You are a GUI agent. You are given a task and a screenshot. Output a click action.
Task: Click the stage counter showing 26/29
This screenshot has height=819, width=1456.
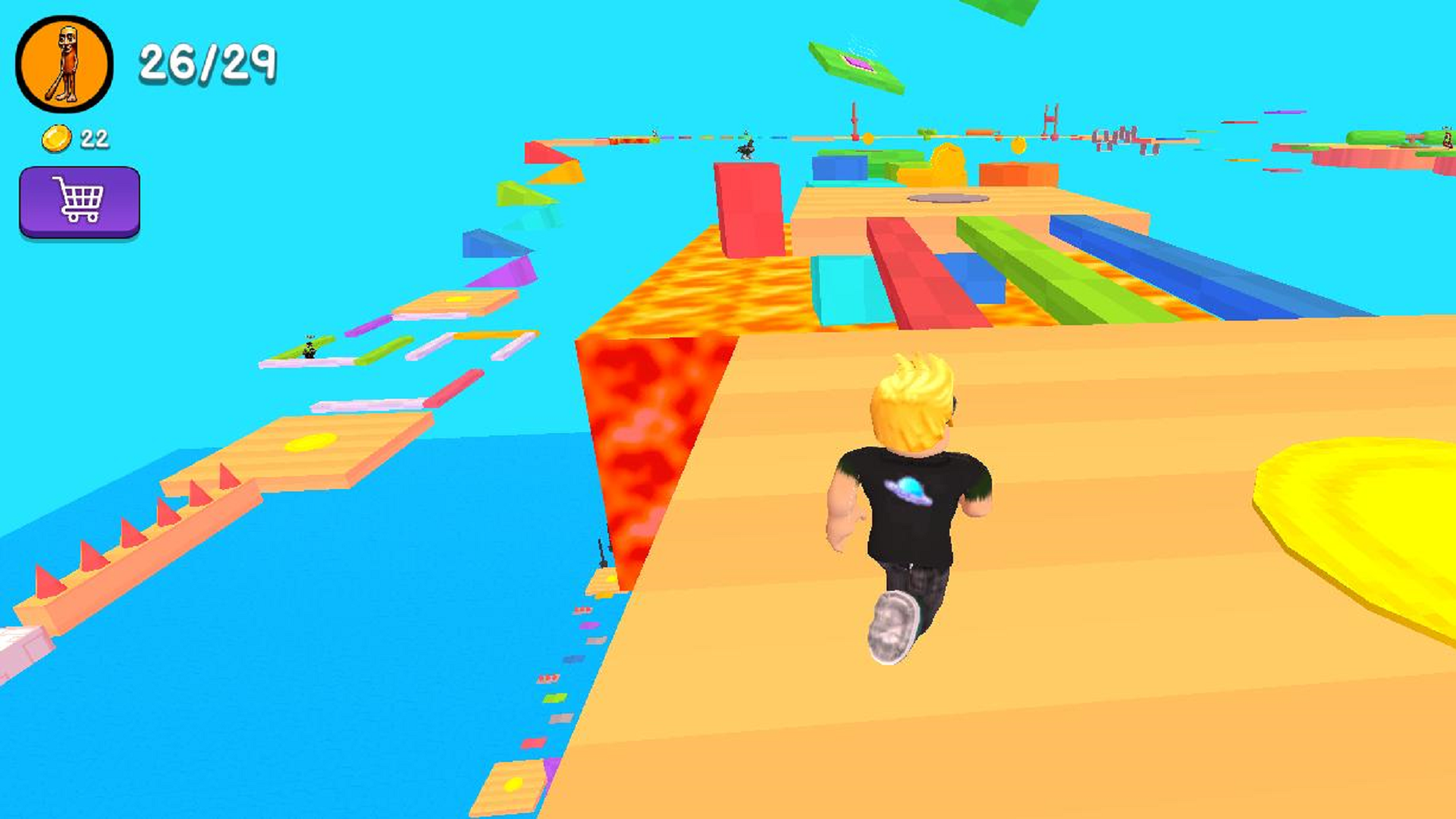tap(209, 64)
